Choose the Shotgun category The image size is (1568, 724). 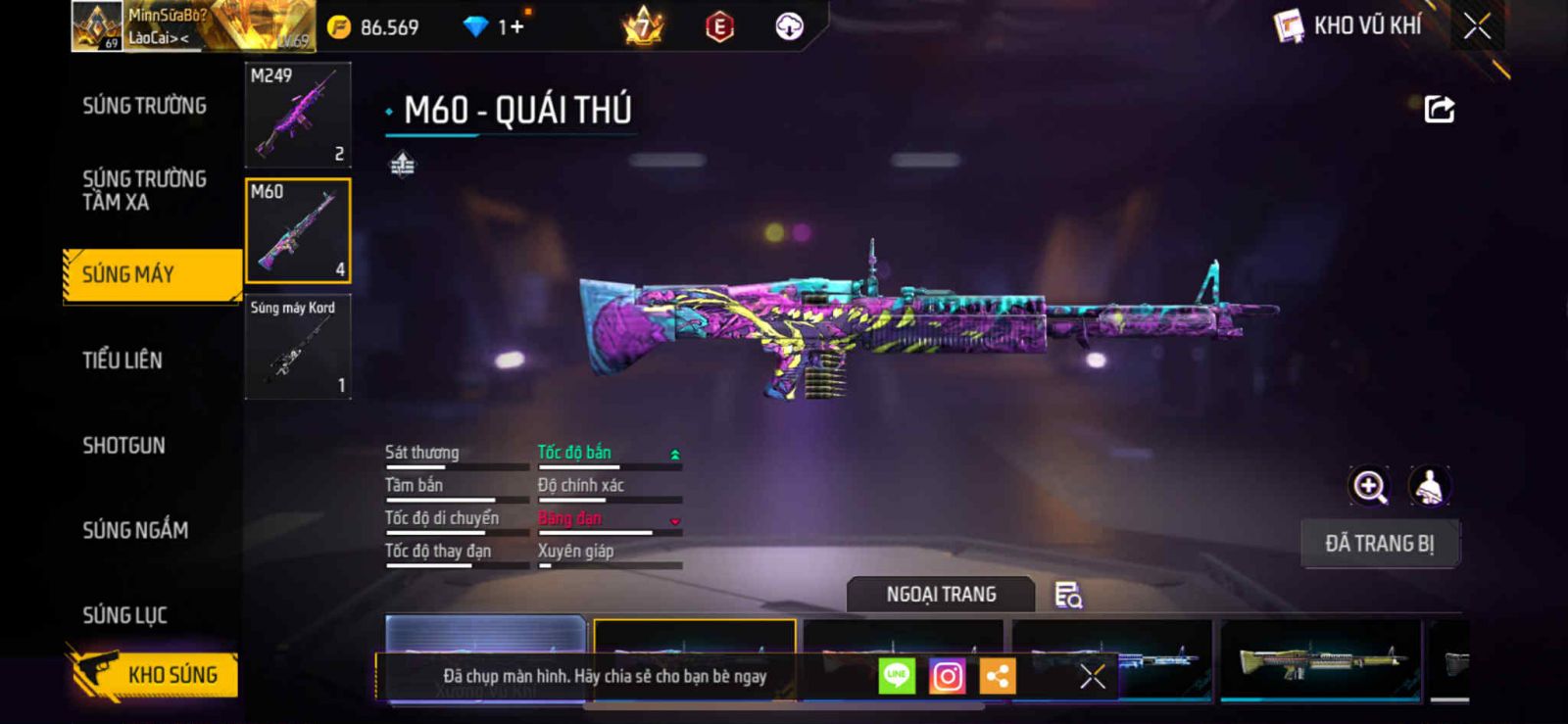tap(123, 446)
